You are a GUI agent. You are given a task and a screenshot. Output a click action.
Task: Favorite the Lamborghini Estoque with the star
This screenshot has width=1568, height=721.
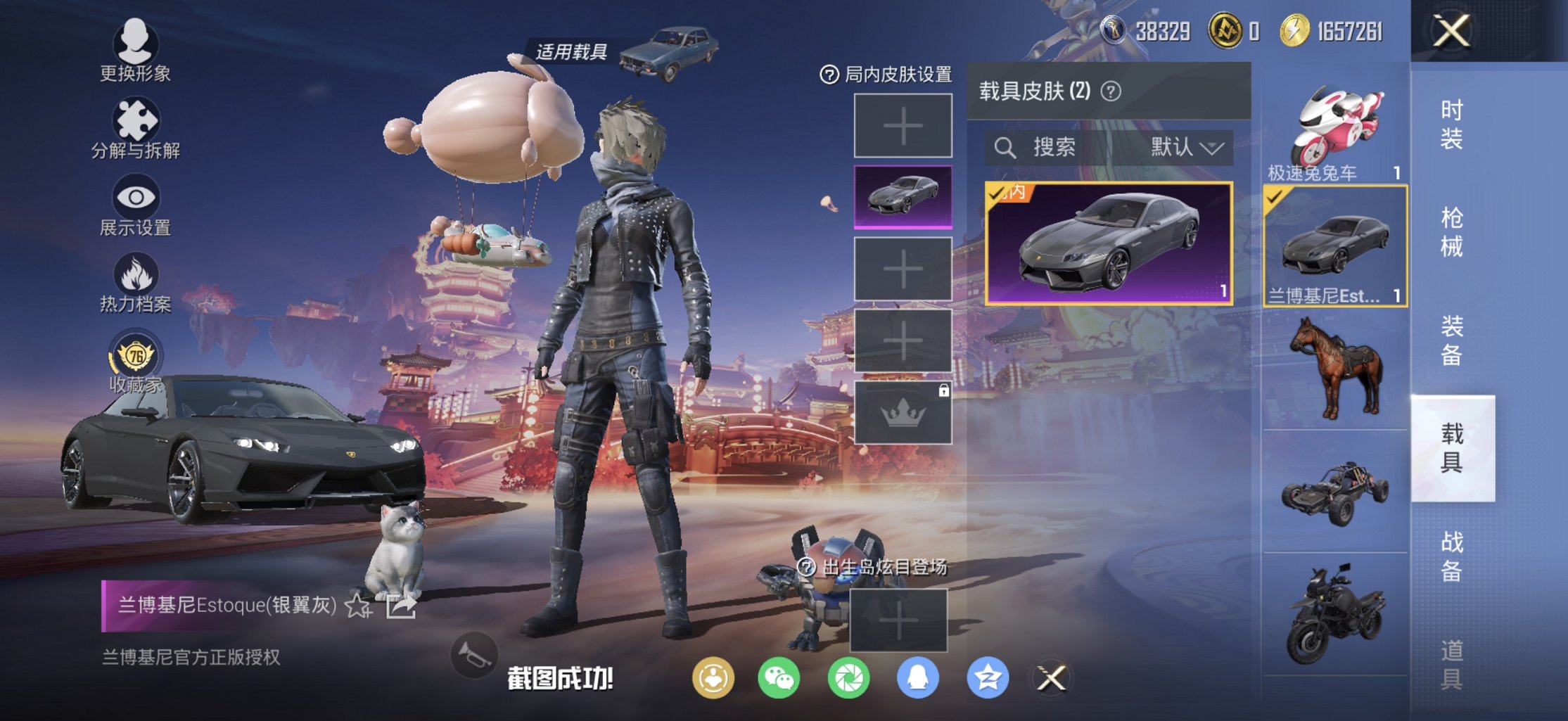[356, 606]
